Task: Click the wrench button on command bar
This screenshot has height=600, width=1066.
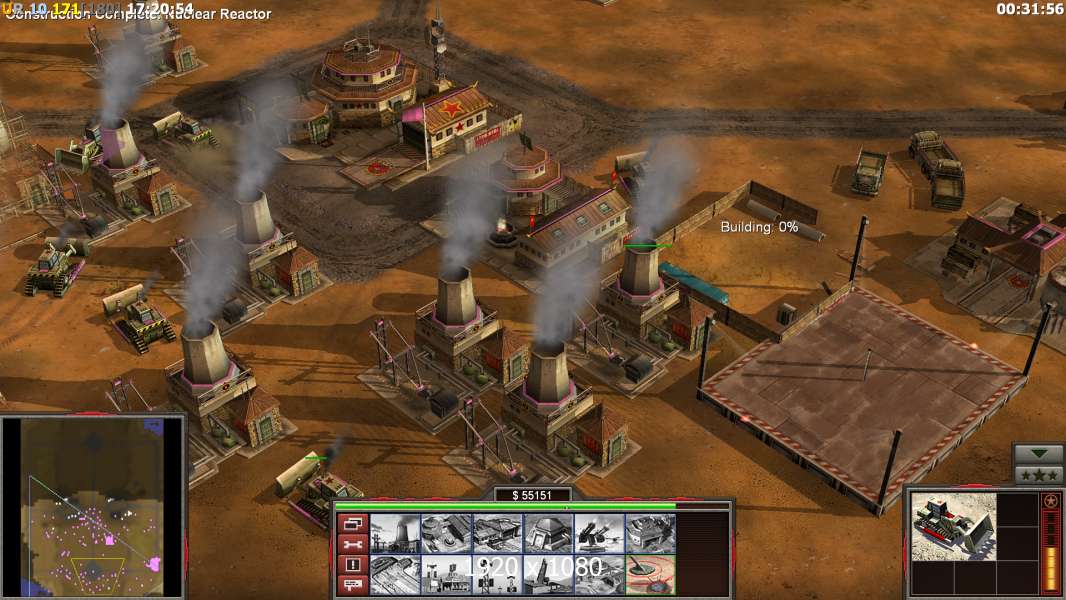Action: coord(352,544)
